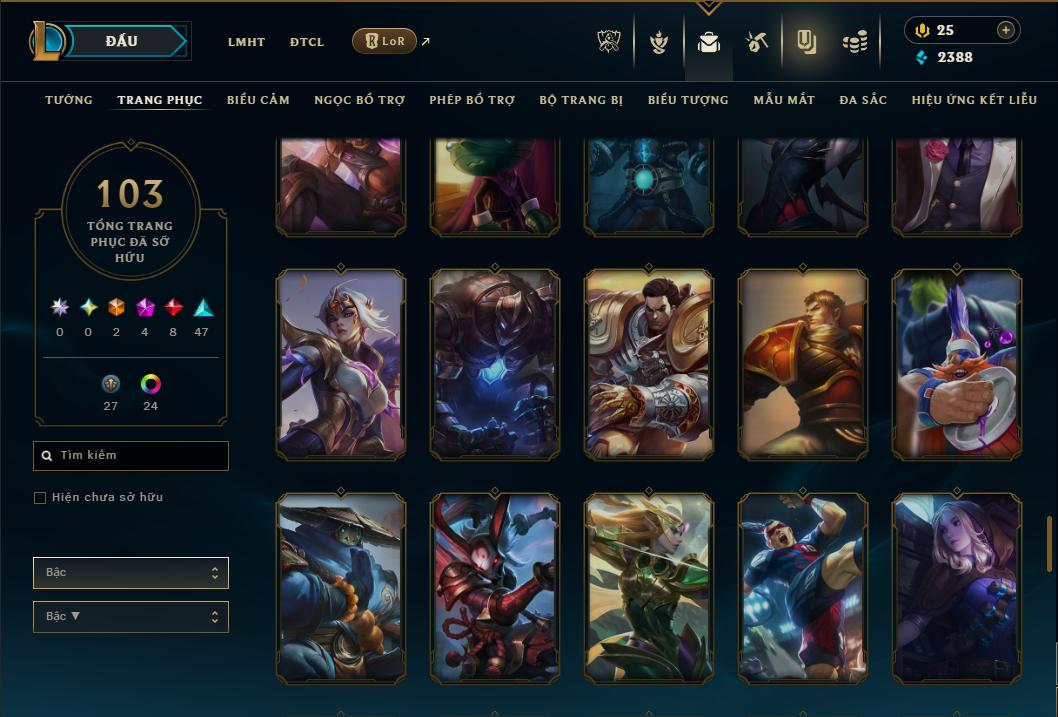Open the LMHT section
Image resolution: width=1058 pixels, height=717 pixels.
[246, 42]
